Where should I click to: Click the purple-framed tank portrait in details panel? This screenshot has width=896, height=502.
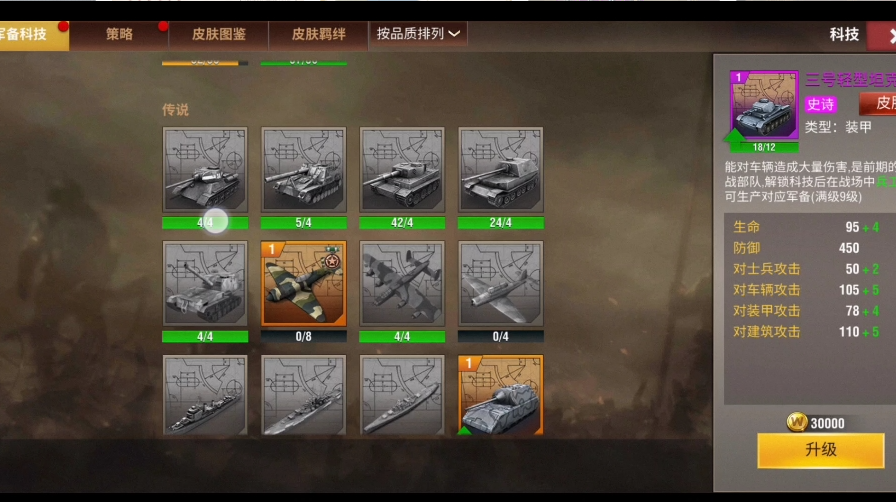[765, 105]
